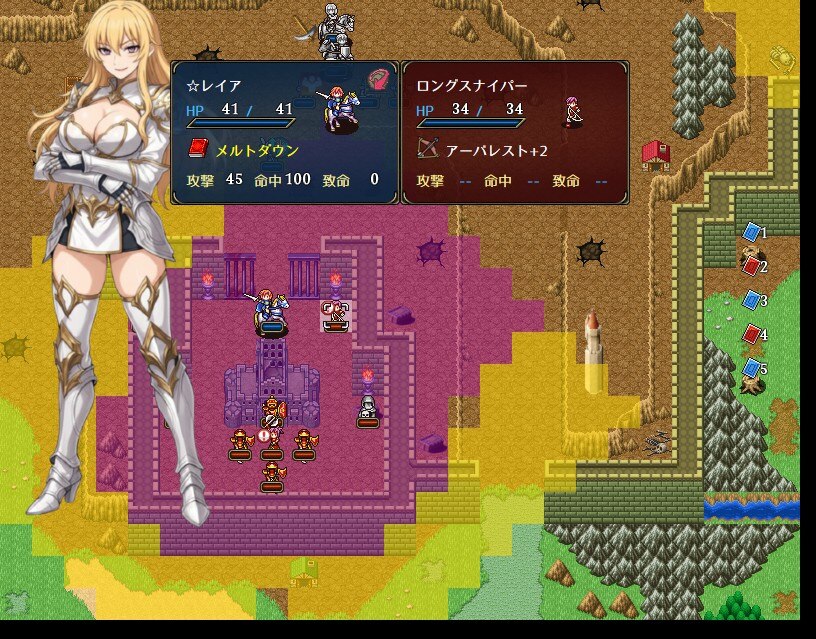The height and width of the screenshot is (639, 816).
Task: Select Leia's mounted knight unit on the map
Action: point(270,309)
